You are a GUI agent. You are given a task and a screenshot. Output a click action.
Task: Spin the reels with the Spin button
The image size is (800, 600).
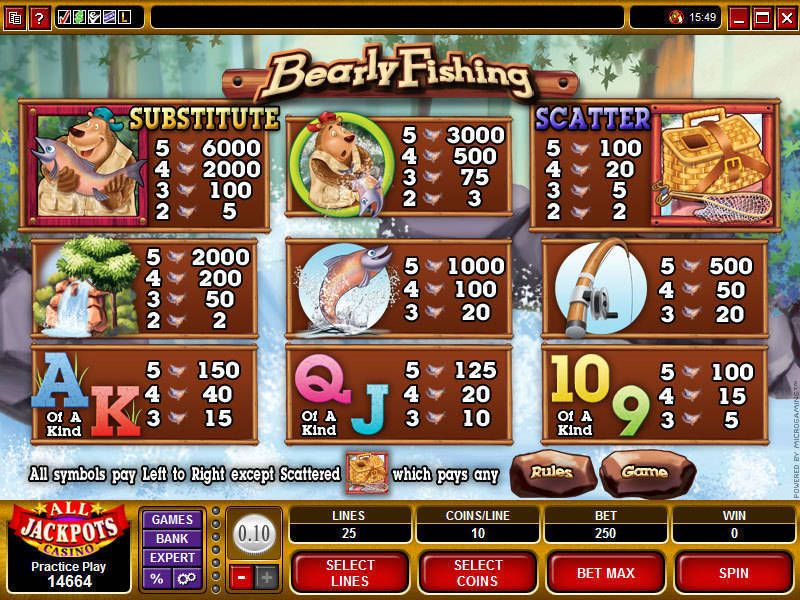pos(734,573)
